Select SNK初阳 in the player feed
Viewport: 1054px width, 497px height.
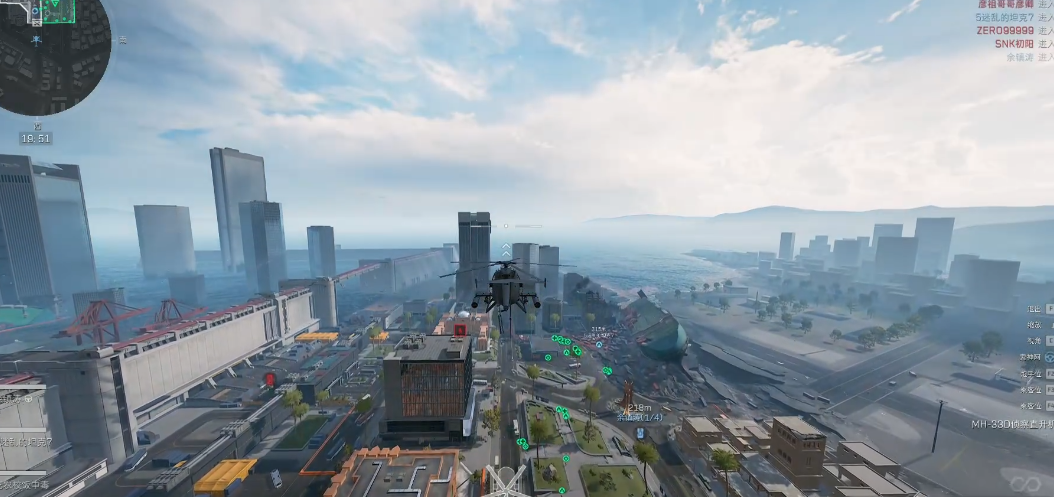coord(1014,44)
